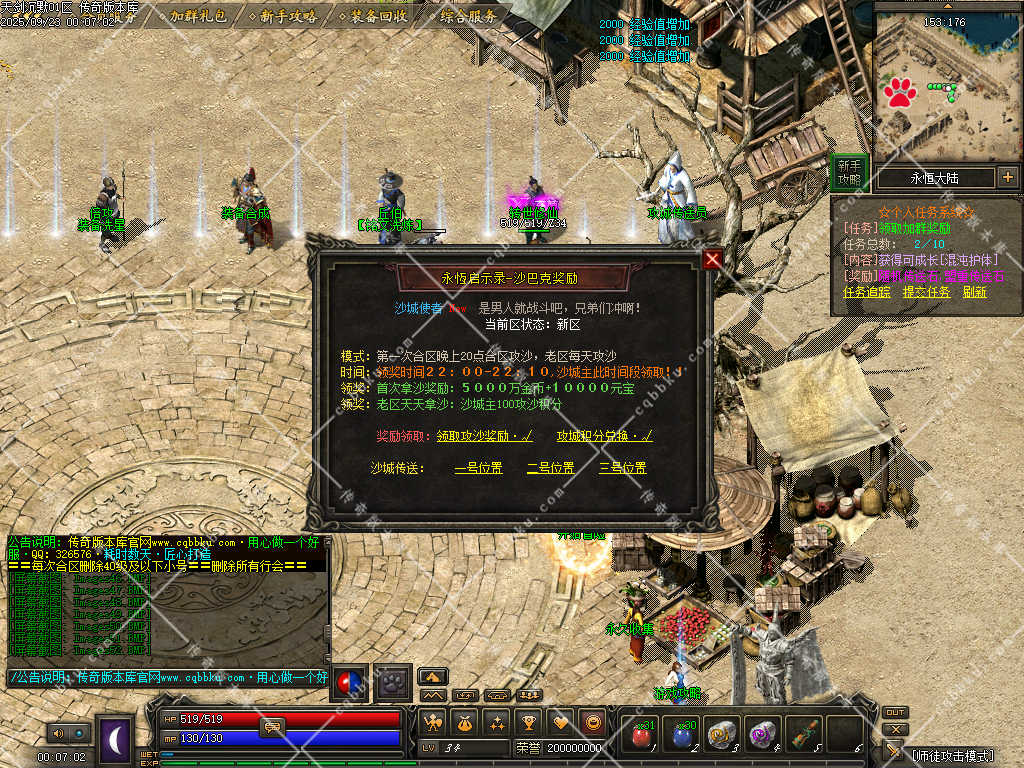The width and height of the screenshot is (1024, 768).
Task: Click the green 新手攻略 button beside minimap
Action: click(849, 172)
